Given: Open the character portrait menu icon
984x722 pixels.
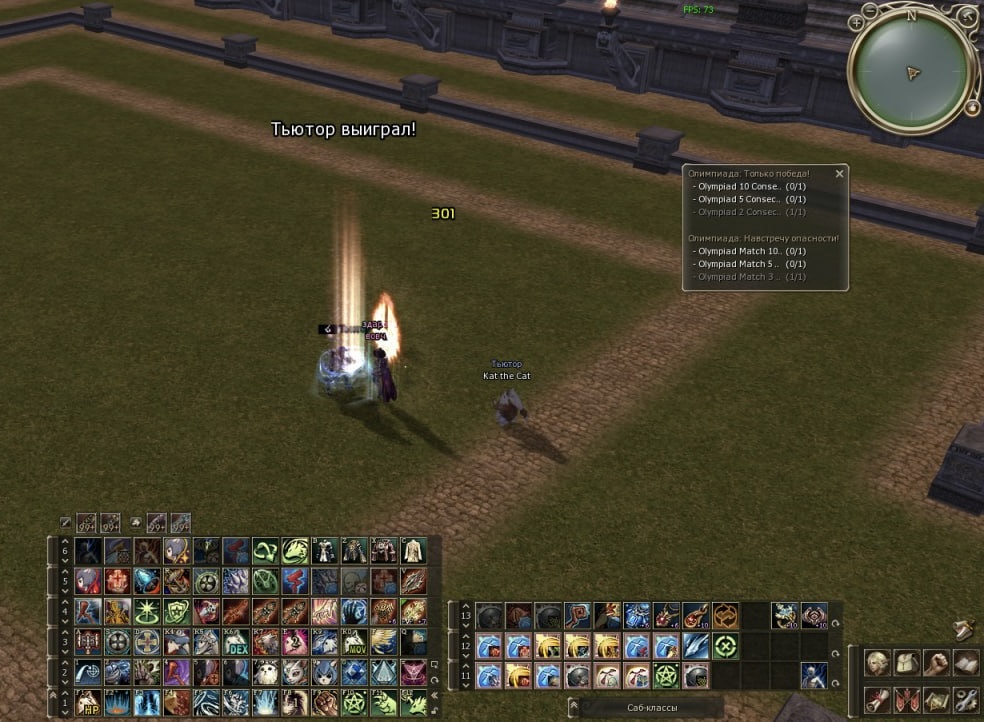Looking at the screenshot, I should coord(878,663).
